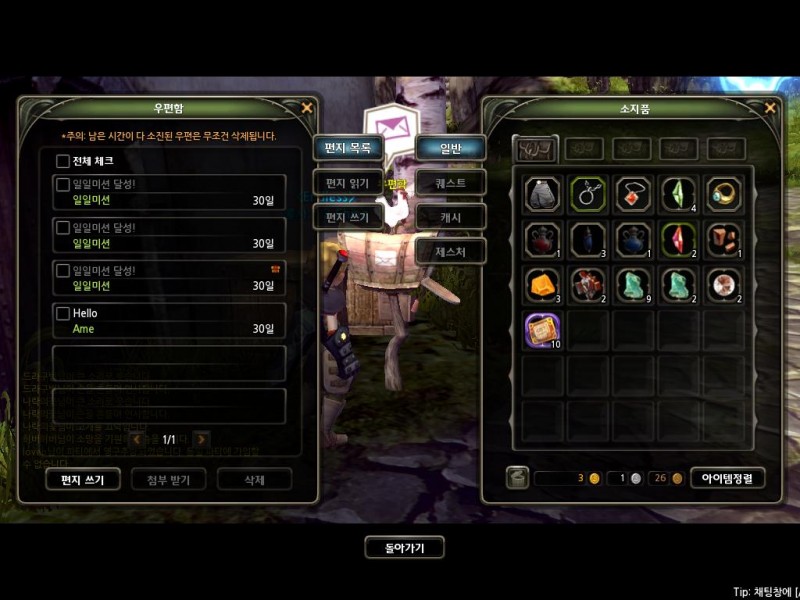Screen dimensions: 800x600
Task: Open the 편지 읽기 read mail tab
Action: click(x=348, y=183)
